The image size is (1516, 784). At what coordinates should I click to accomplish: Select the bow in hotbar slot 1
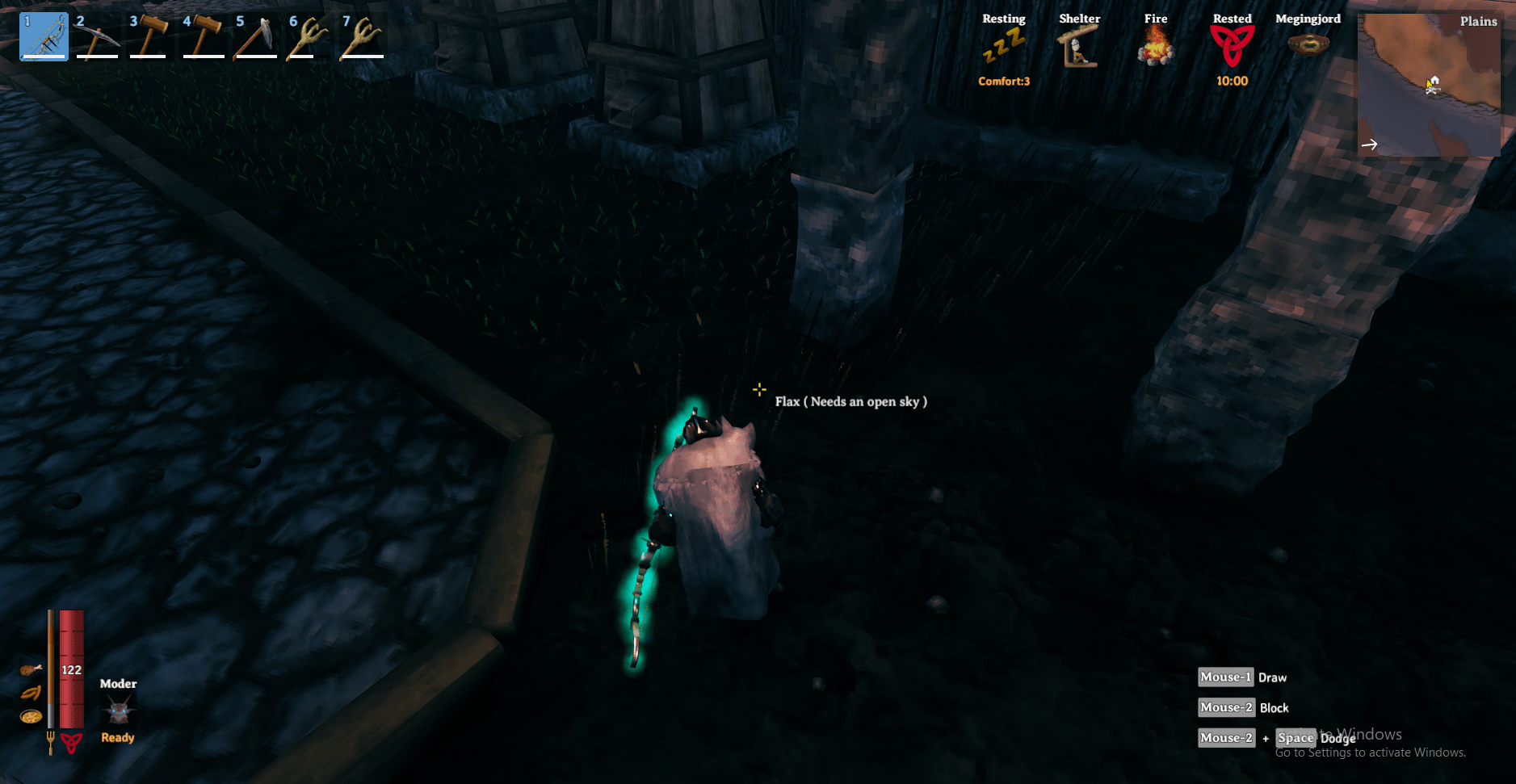tap(42, 34)
